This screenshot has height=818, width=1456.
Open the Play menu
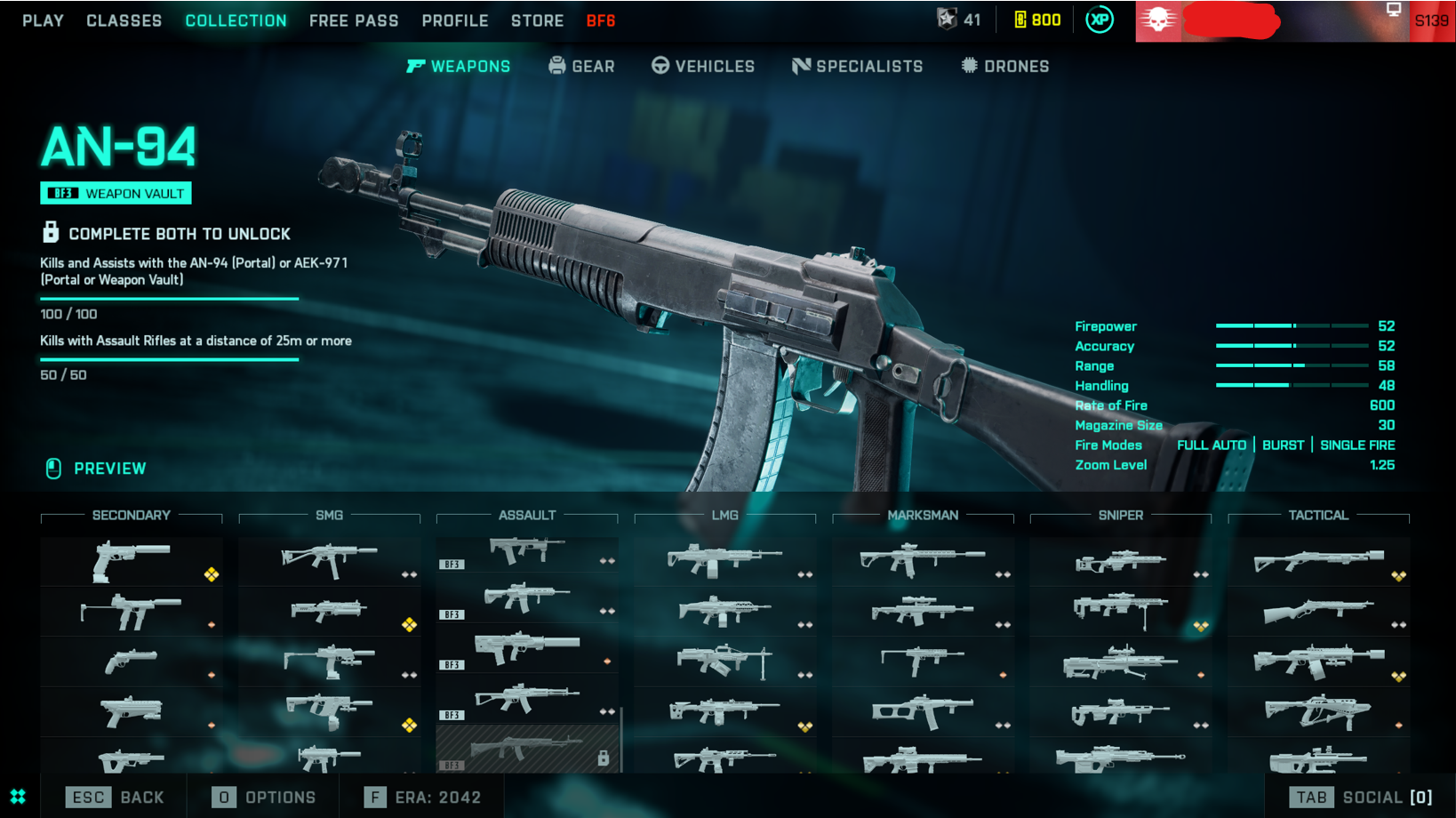click(43, 20)
